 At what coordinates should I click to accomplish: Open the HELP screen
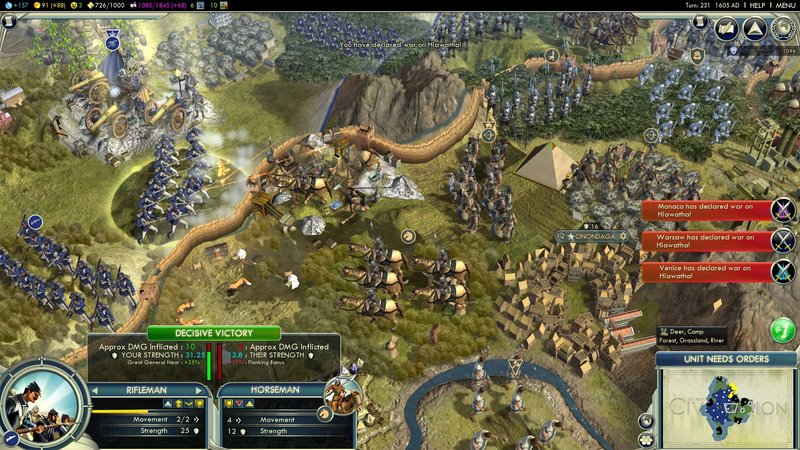[750, 5]
